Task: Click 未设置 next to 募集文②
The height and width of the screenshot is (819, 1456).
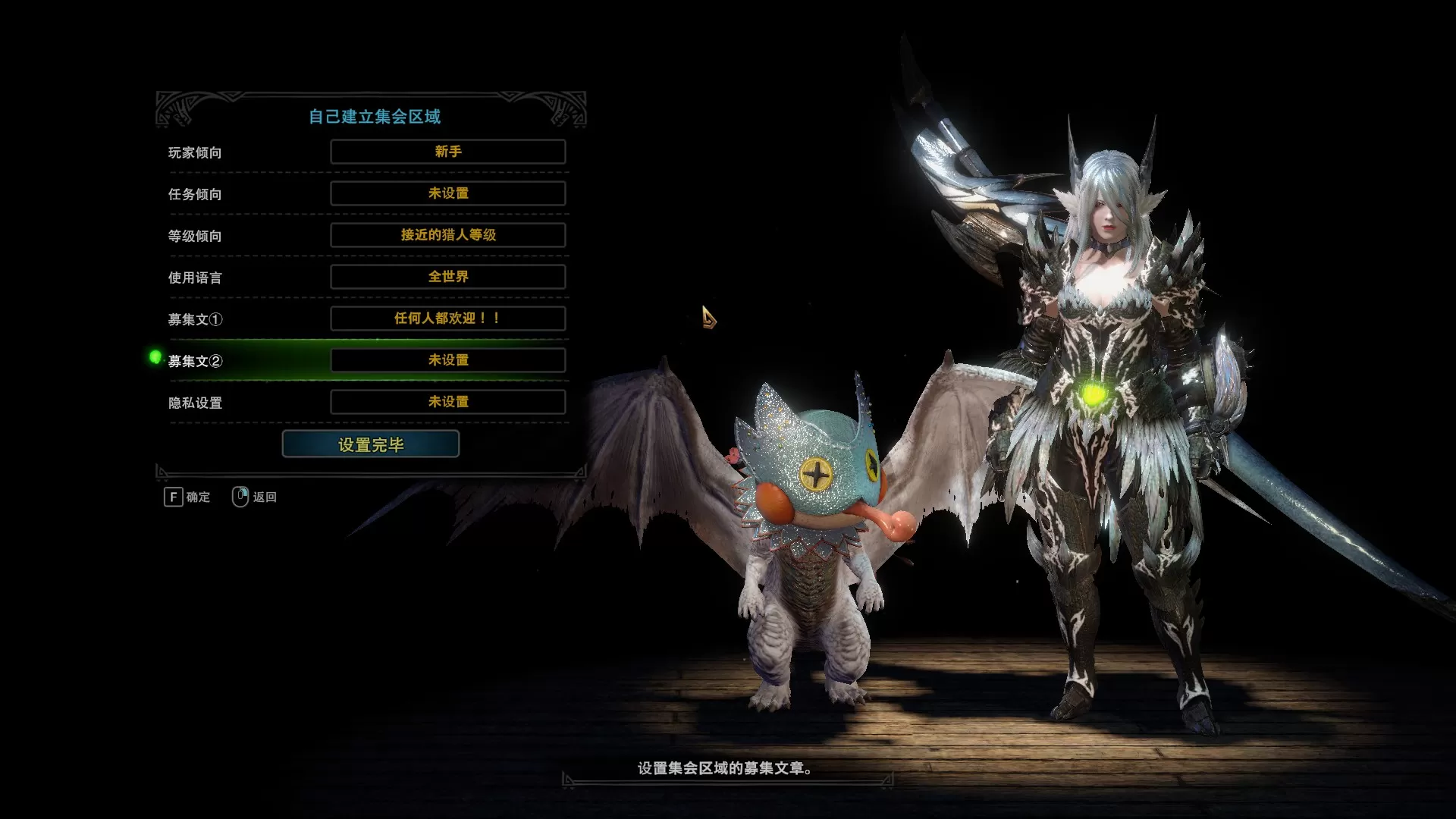Action: [447, 360]
